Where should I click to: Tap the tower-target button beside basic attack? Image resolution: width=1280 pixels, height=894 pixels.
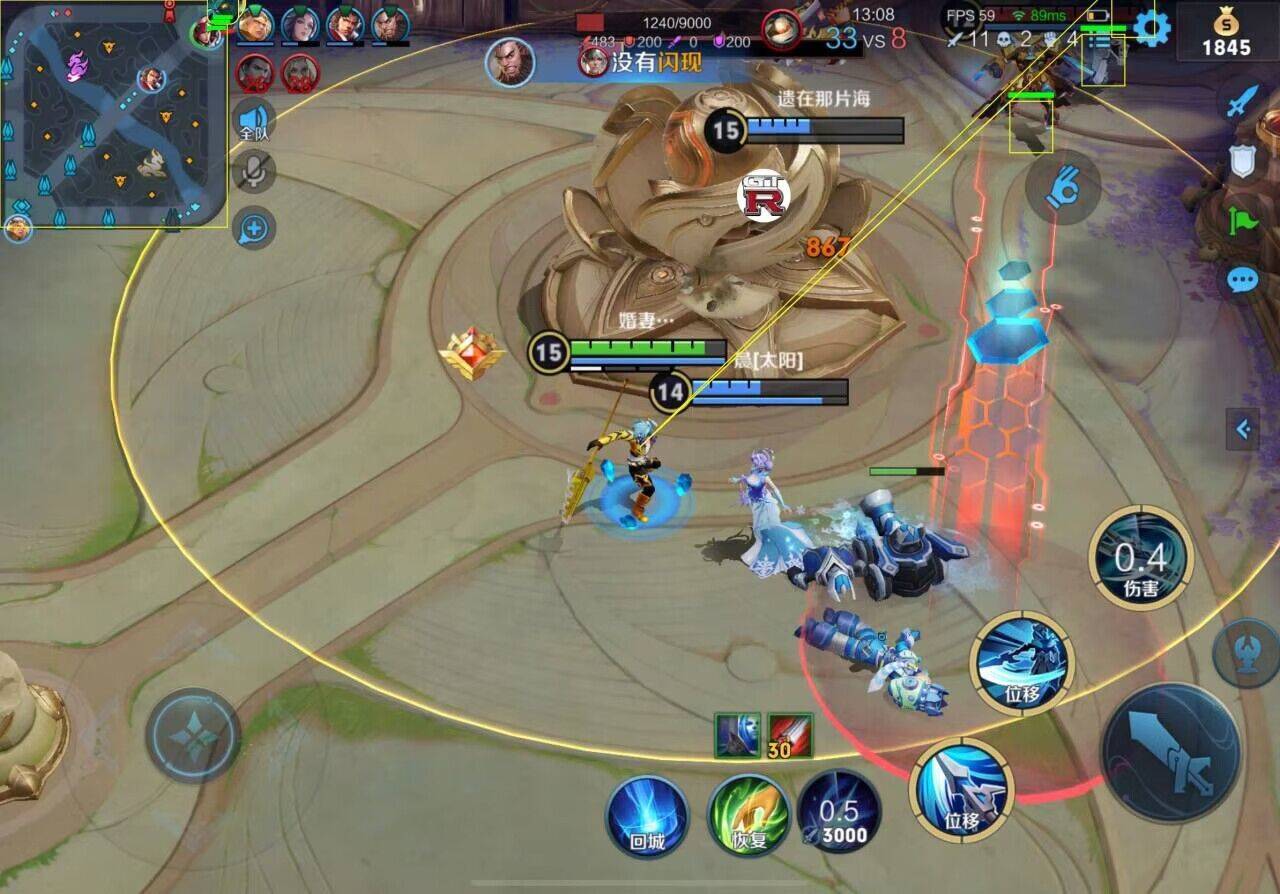click(1245, 653)
